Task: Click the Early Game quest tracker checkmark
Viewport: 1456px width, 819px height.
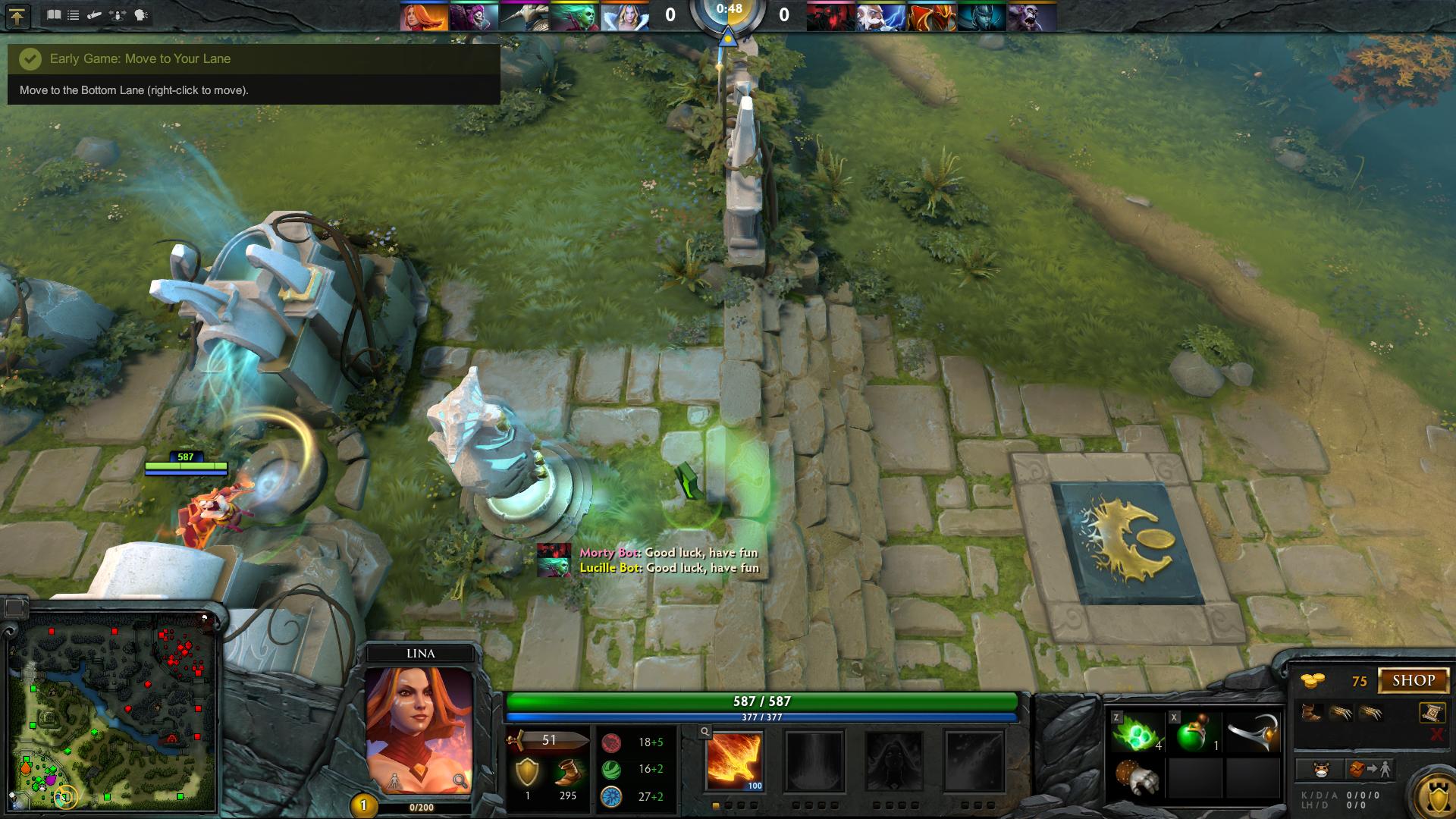Action: tap(30, 58)
